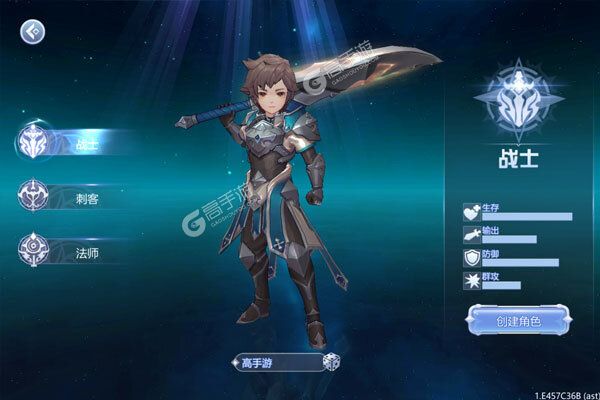Randomize the name with the dice icon
This screenshot has height=400, width=600.
tap(330, 363)
